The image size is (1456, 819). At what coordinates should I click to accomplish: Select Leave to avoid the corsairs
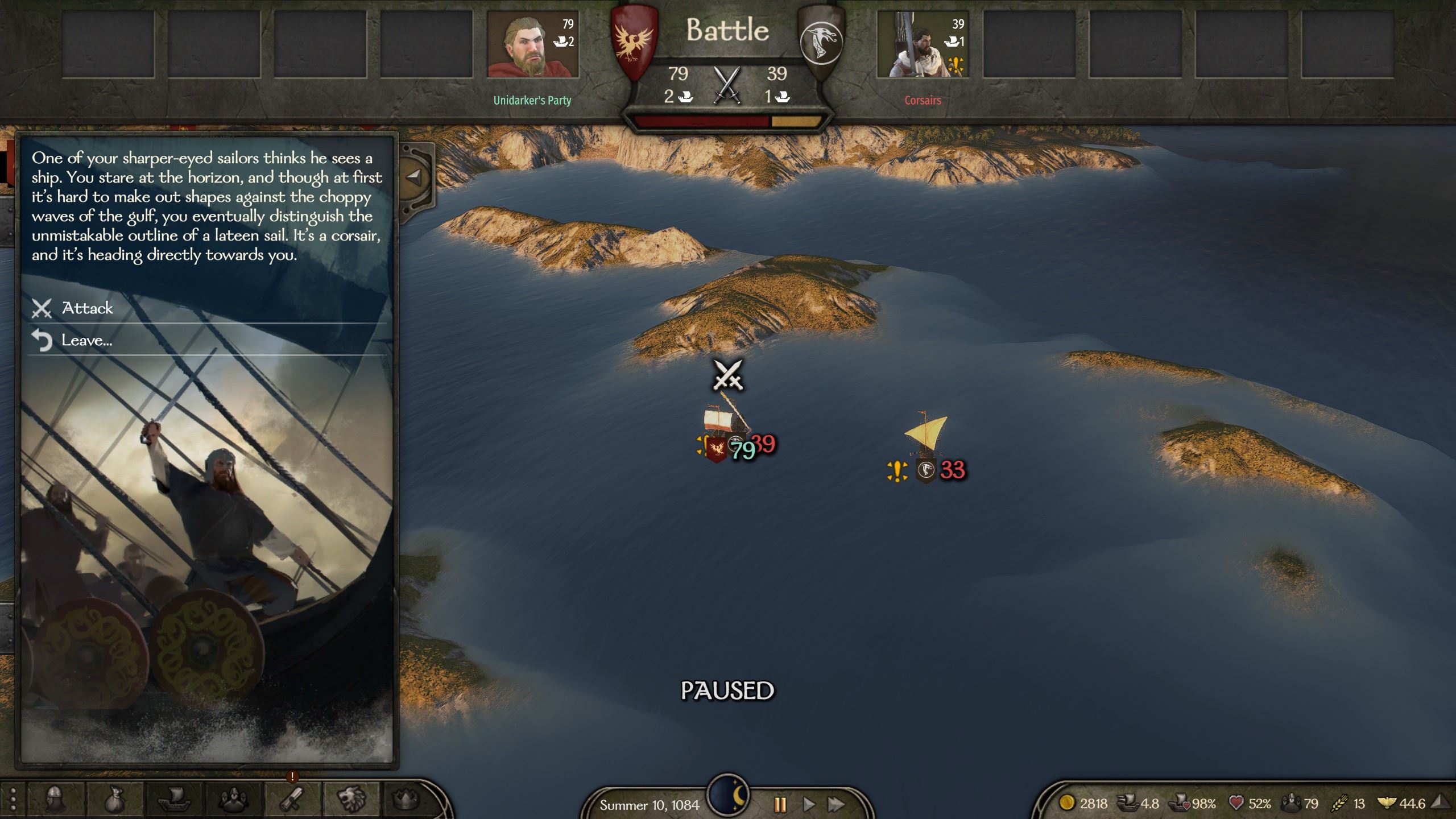[x=86, y=340]
